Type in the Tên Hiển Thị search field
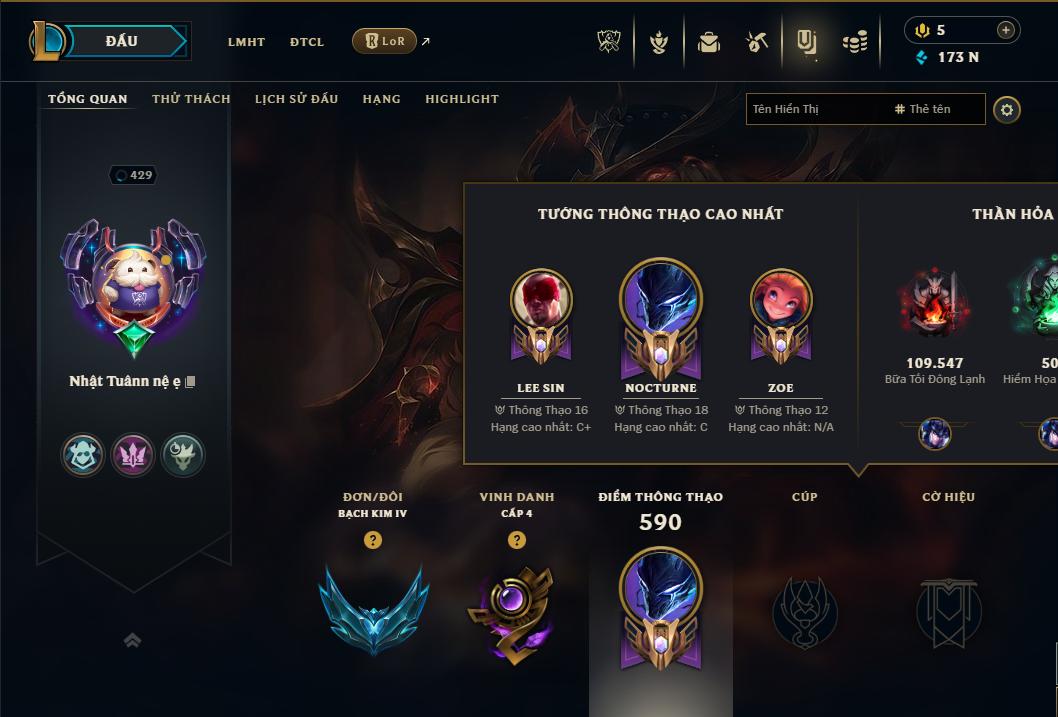Viewport: 1058px width, 717px height. coord(815,109)
